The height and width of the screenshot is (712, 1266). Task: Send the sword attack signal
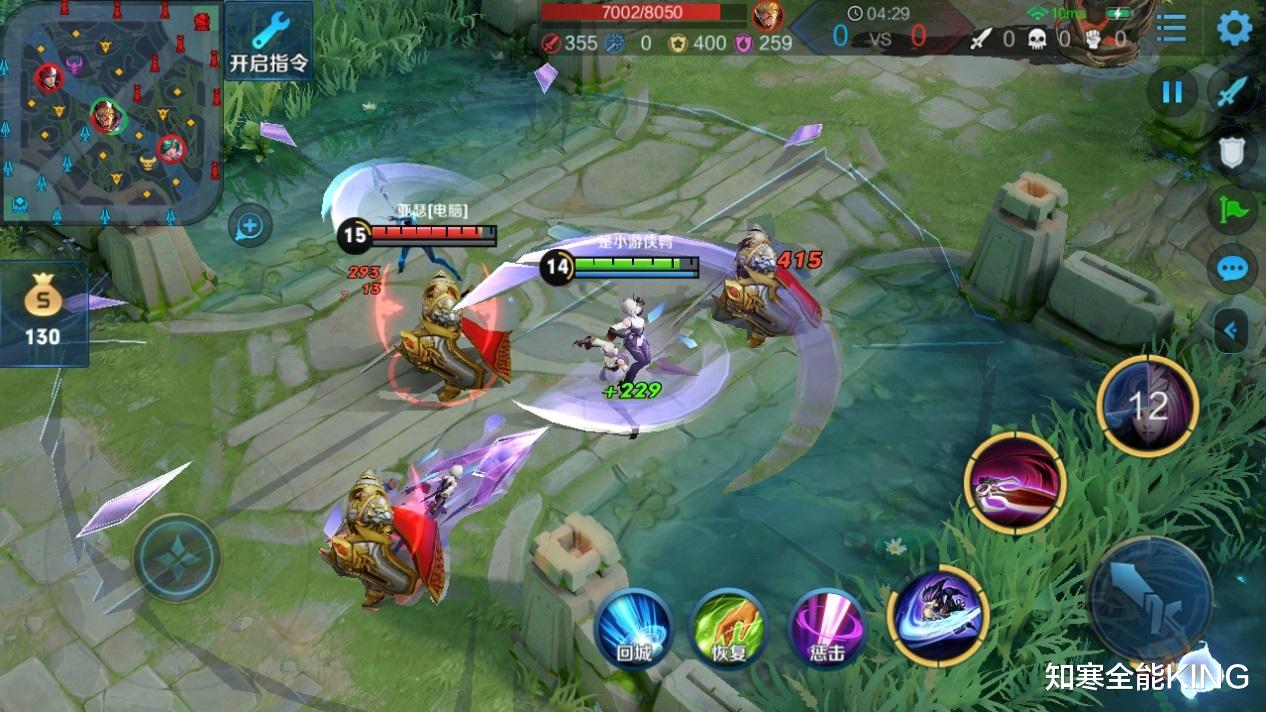pyautogui.click(x=1233, y=93)
